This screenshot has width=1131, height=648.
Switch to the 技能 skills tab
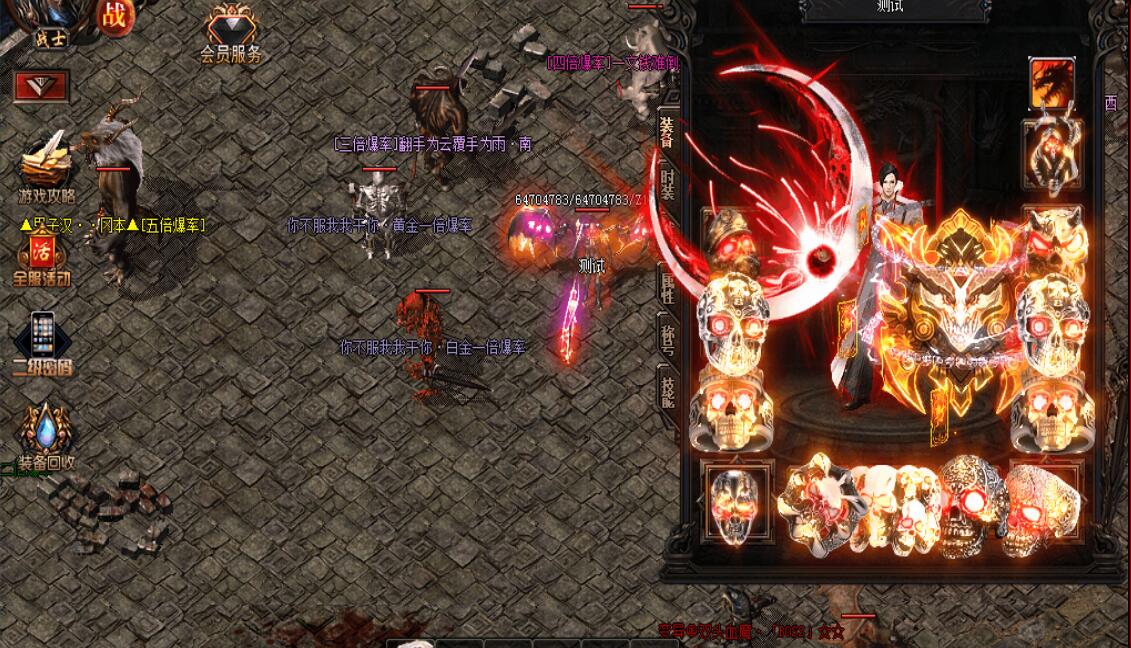(x=667, y=387)
